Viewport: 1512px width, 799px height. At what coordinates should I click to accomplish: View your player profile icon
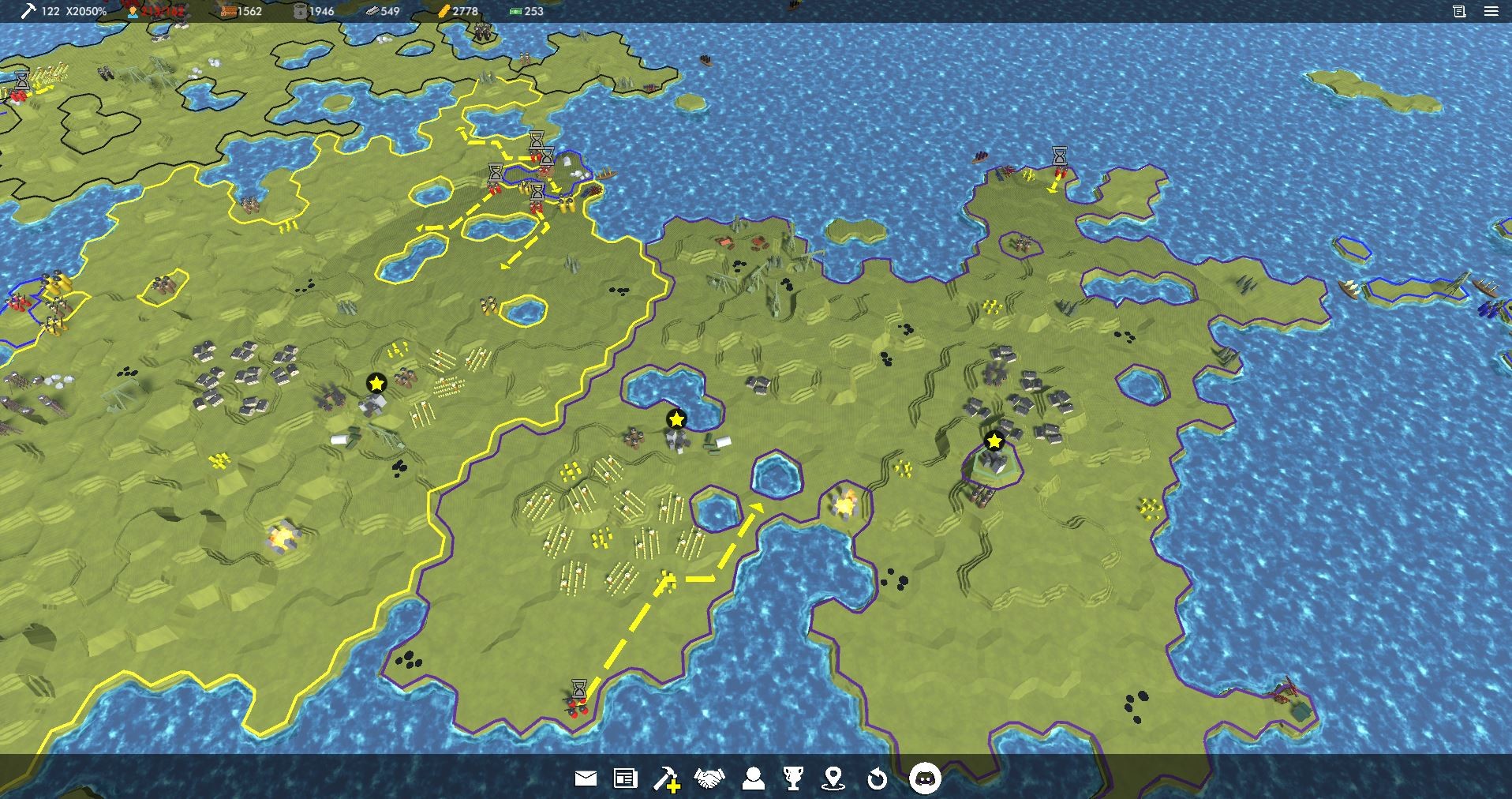(754, 779)
